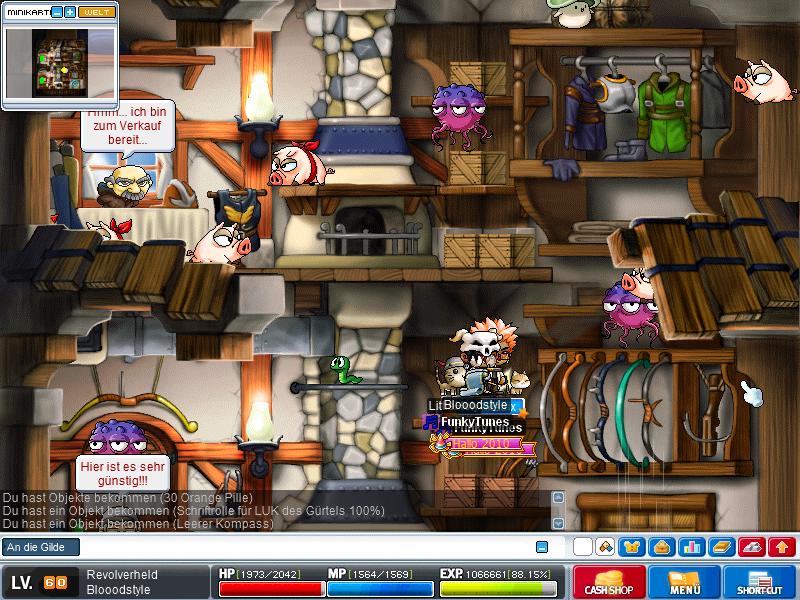Click the red key settings icon
800x600 pixels.
(752, 547)
